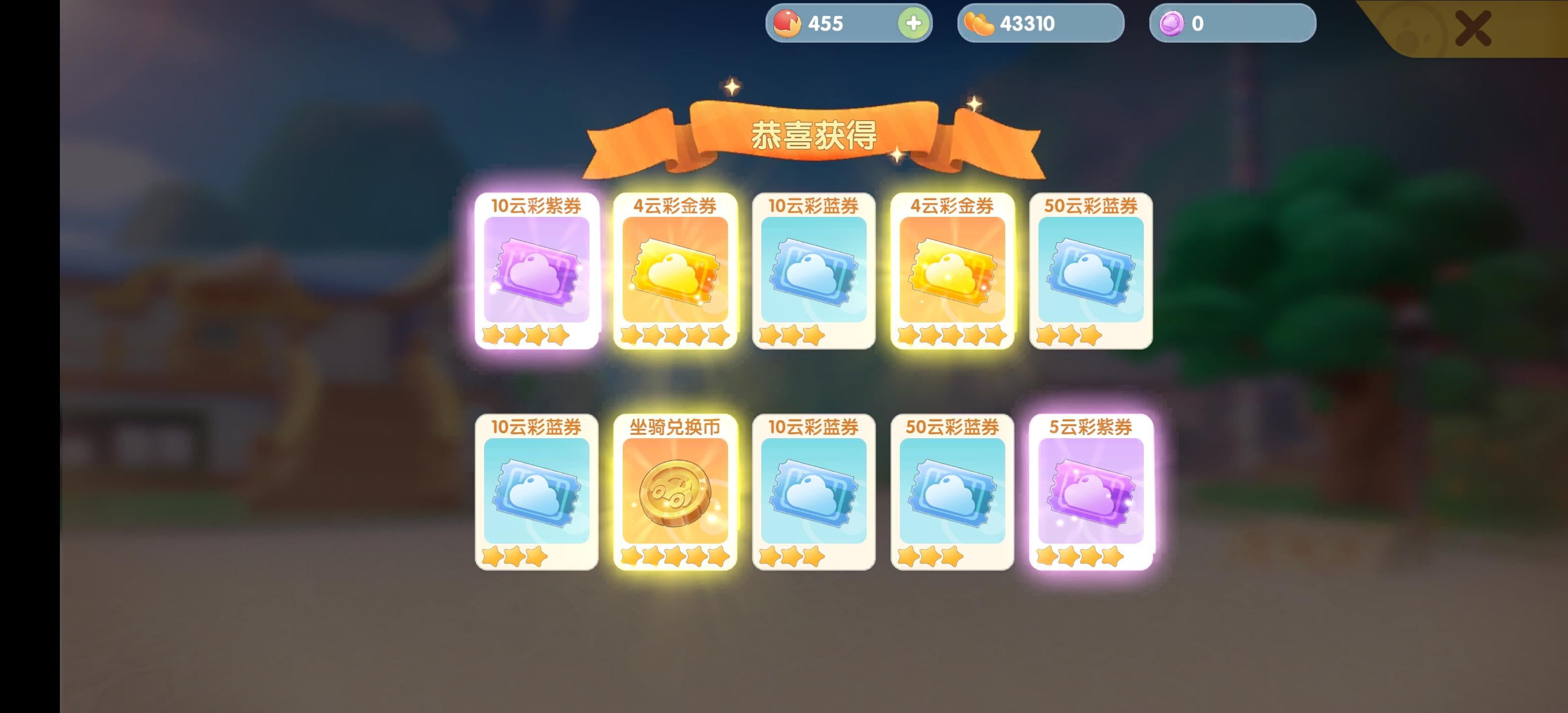This screenshot has width=1568, height=713.
Task: Click the purple orb currency icon
Action: point(1173,23)
